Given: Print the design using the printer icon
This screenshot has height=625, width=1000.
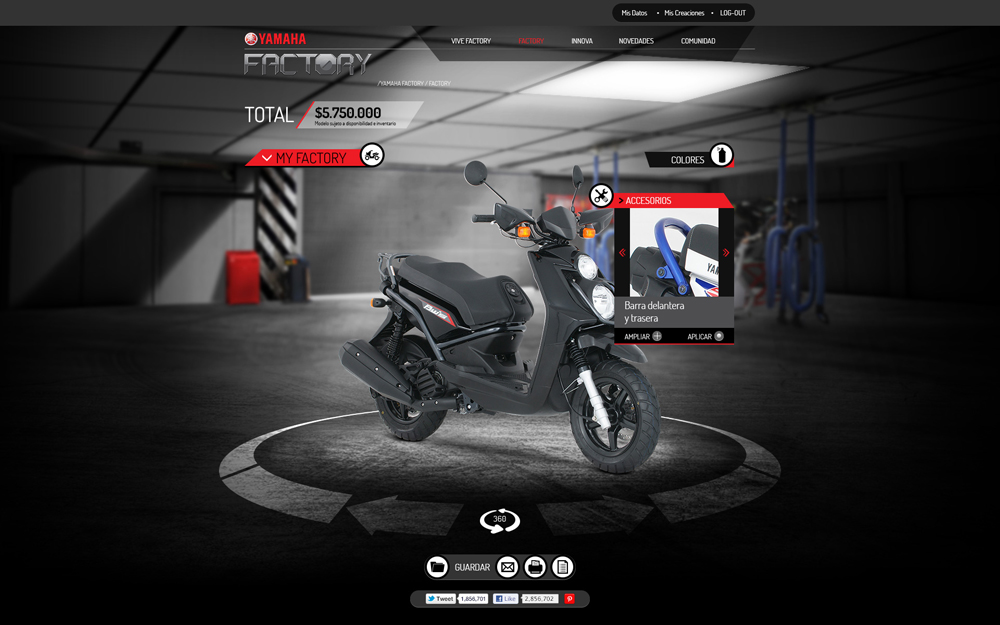Looking at the screenshot, I should (535, 567).
